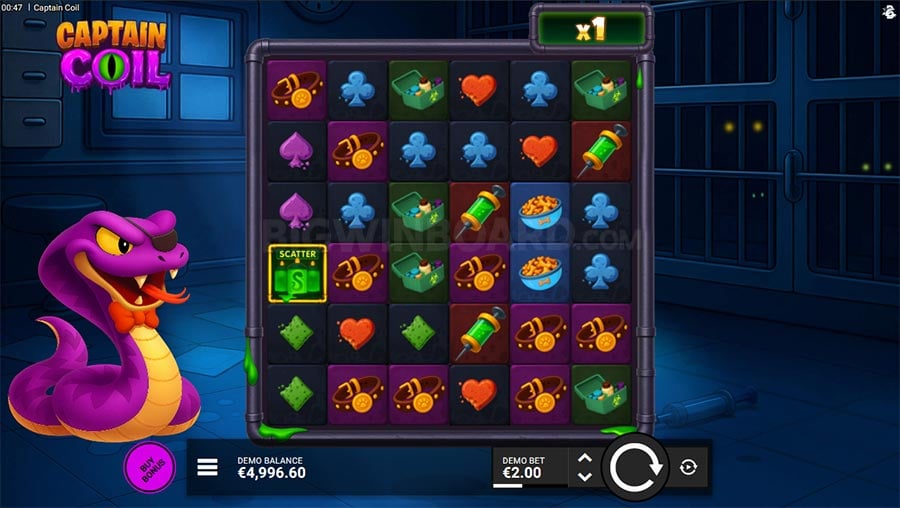Open the Buy Bonus menu

pos(149,466)
